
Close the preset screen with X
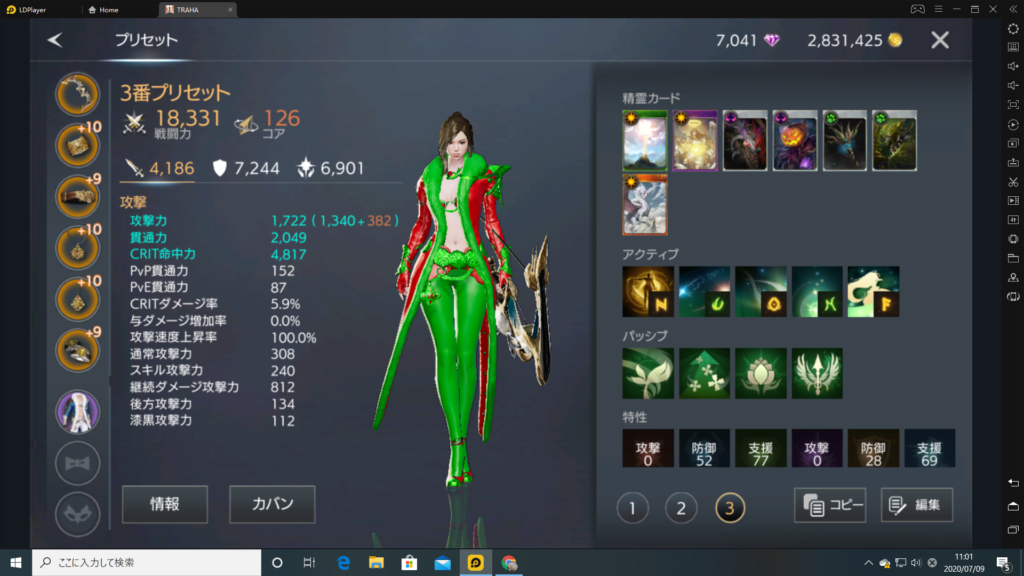click(940, 40)
